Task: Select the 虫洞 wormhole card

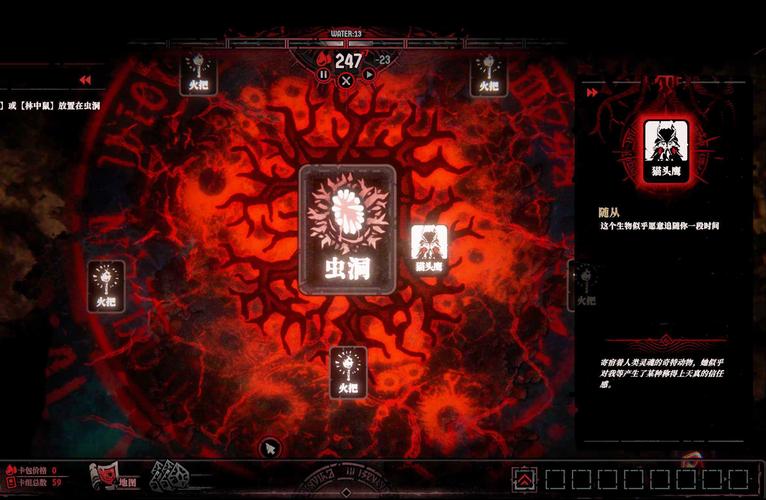Action: pos(347,229)
